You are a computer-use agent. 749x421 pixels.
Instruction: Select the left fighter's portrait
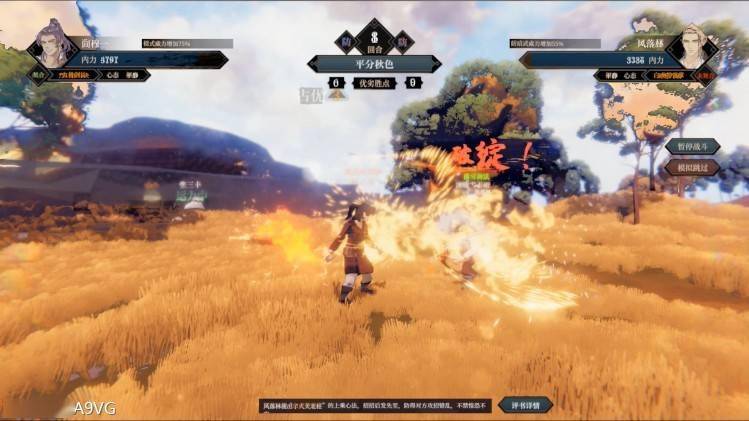tap(50, 44)
